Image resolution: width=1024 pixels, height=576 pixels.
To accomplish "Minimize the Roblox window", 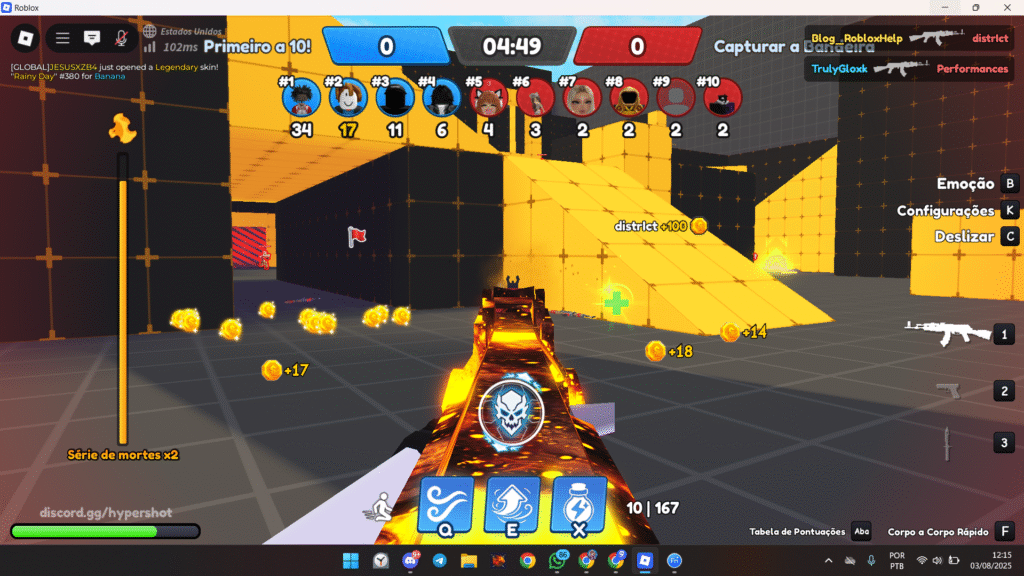I will [941, 7].
